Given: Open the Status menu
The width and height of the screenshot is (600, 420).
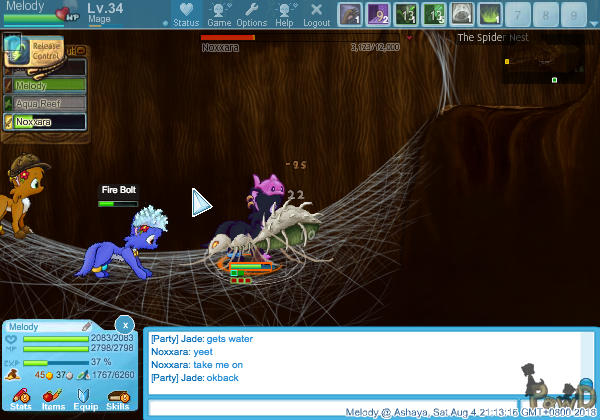Looking at the screenshot, I should pyautogui.click(x=186, y=14).
